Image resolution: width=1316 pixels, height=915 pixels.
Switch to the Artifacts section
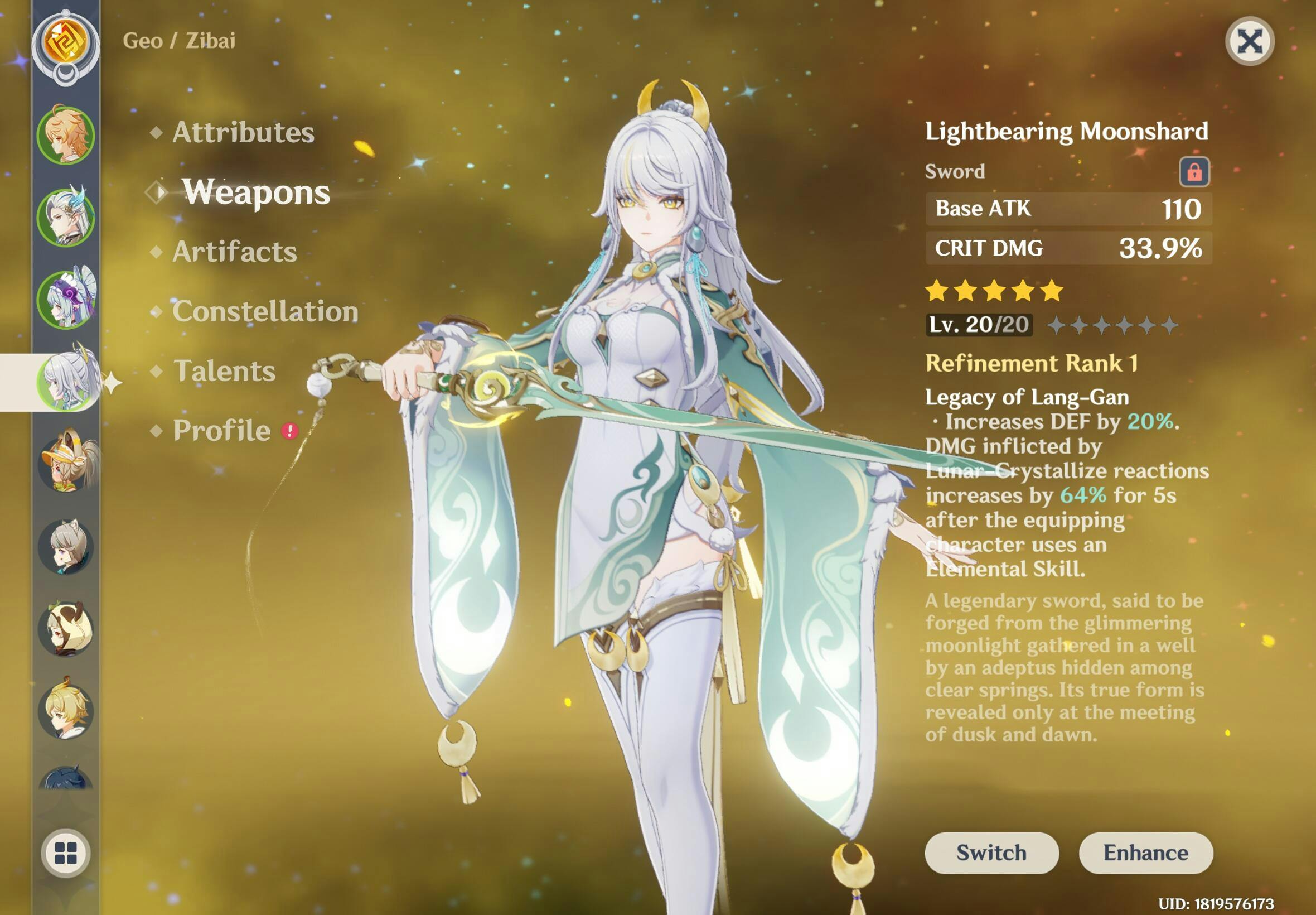coord(234,252)
